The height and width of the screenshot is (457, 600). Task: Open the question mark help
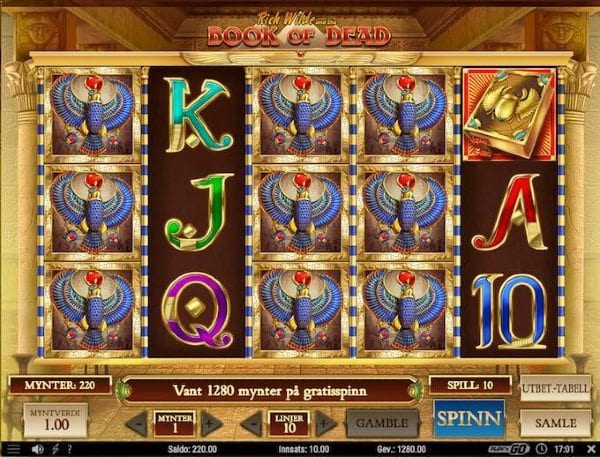point(67,450)
